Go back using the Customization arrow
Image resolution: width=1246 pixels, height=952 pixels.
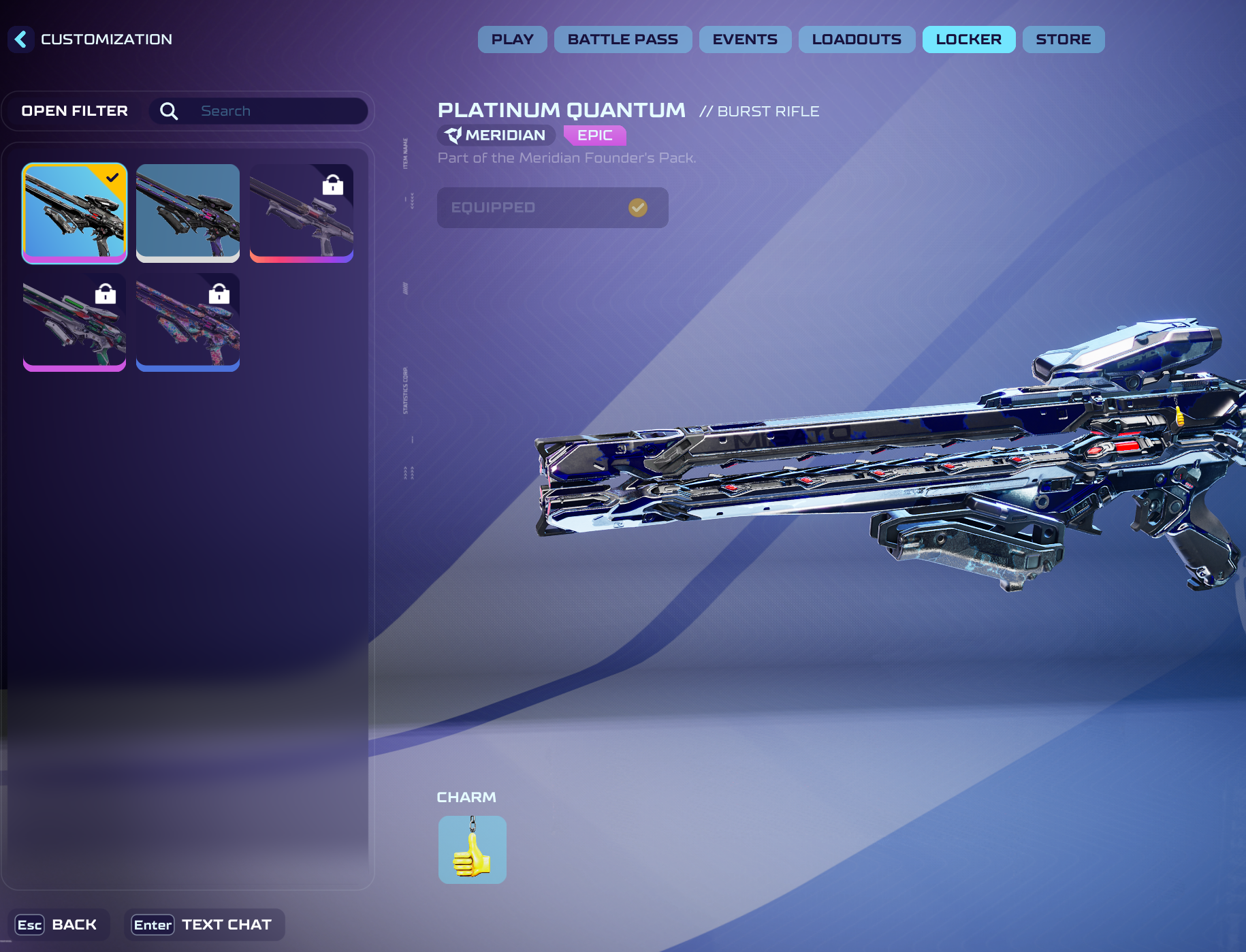(x=21, y=39)
